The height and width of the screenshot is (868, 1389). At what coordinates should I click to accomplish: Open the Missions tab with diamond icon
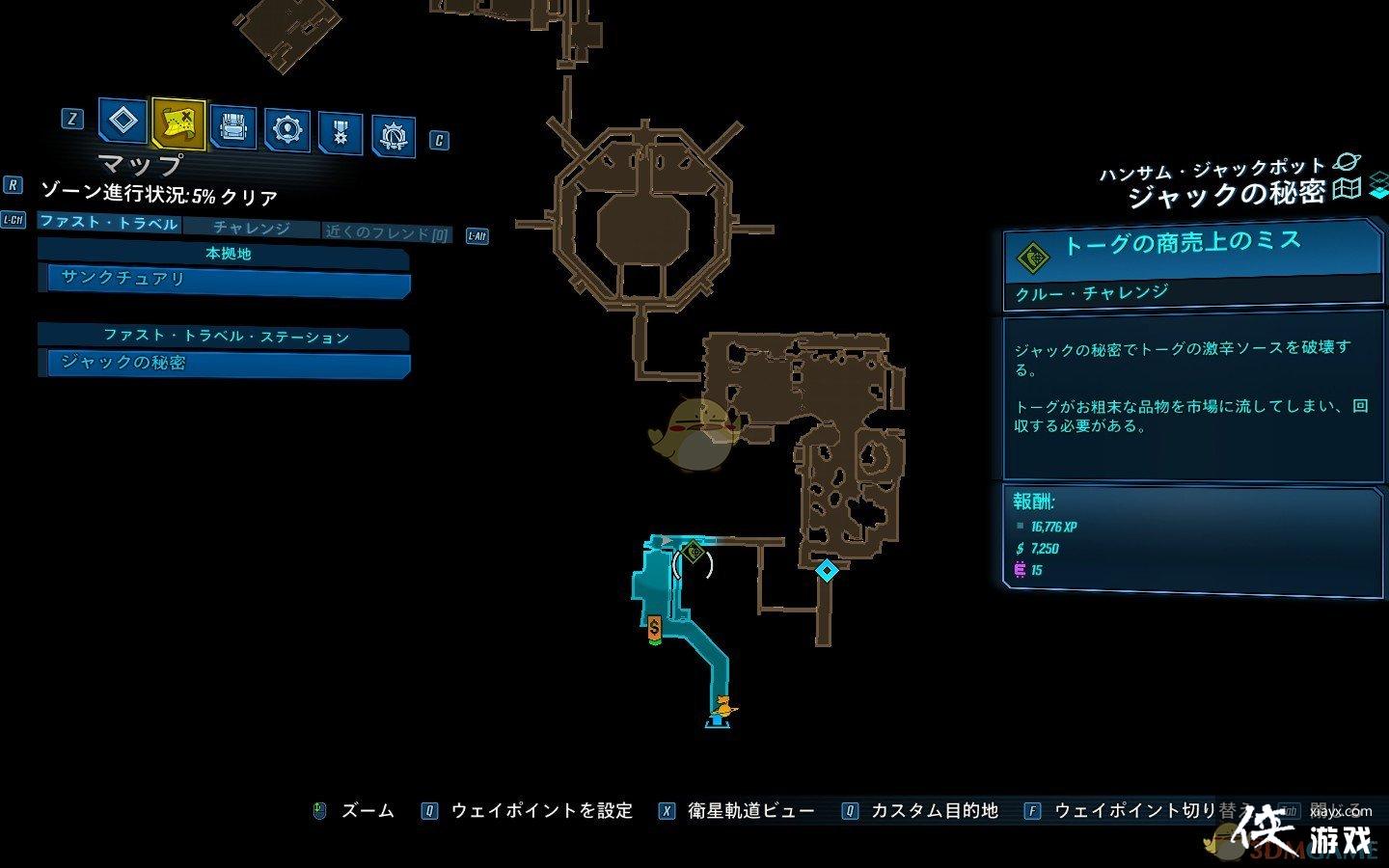tap(123, 122)
